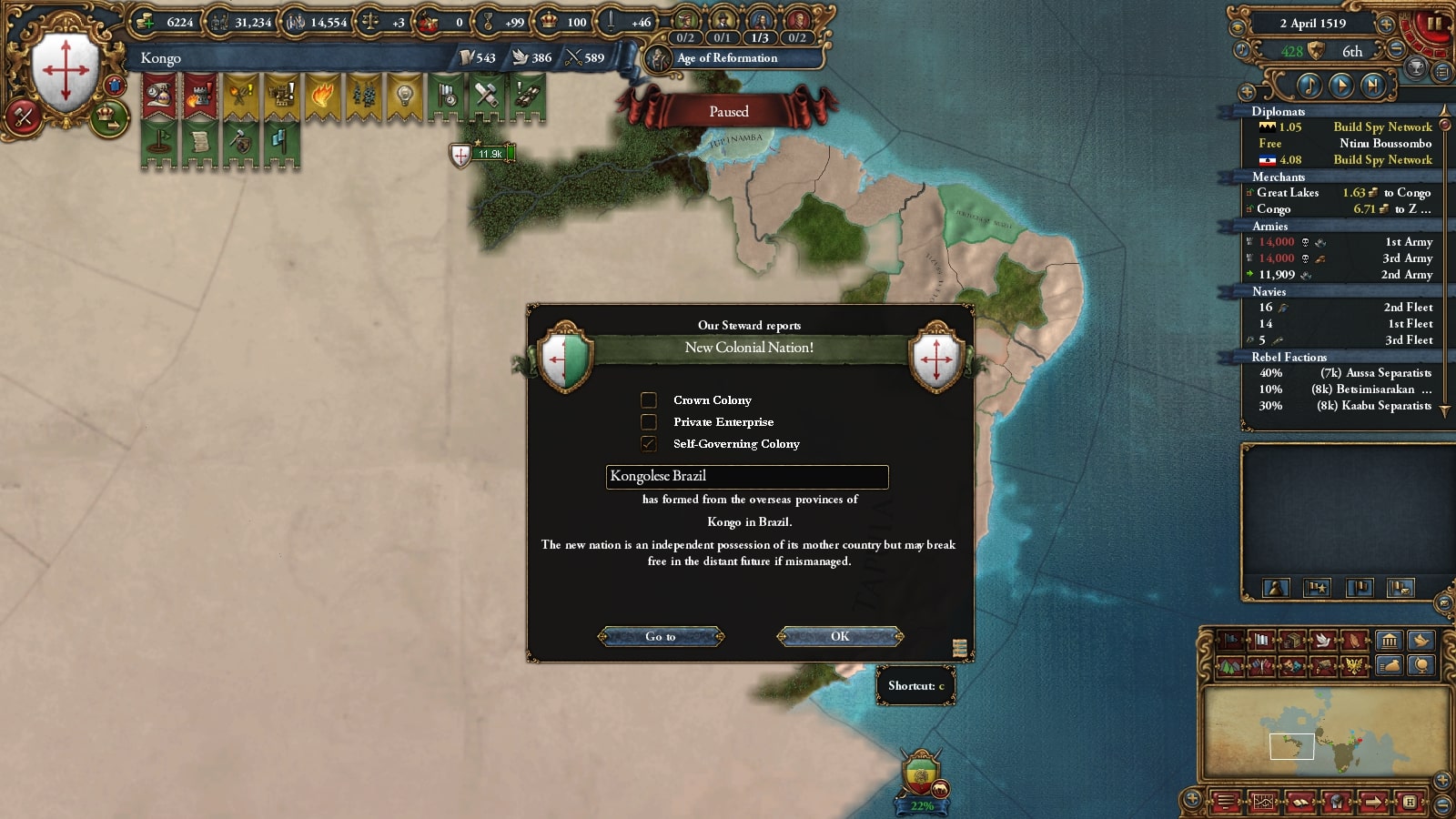Click the minimap to move the camera

tap(1326, 733)
